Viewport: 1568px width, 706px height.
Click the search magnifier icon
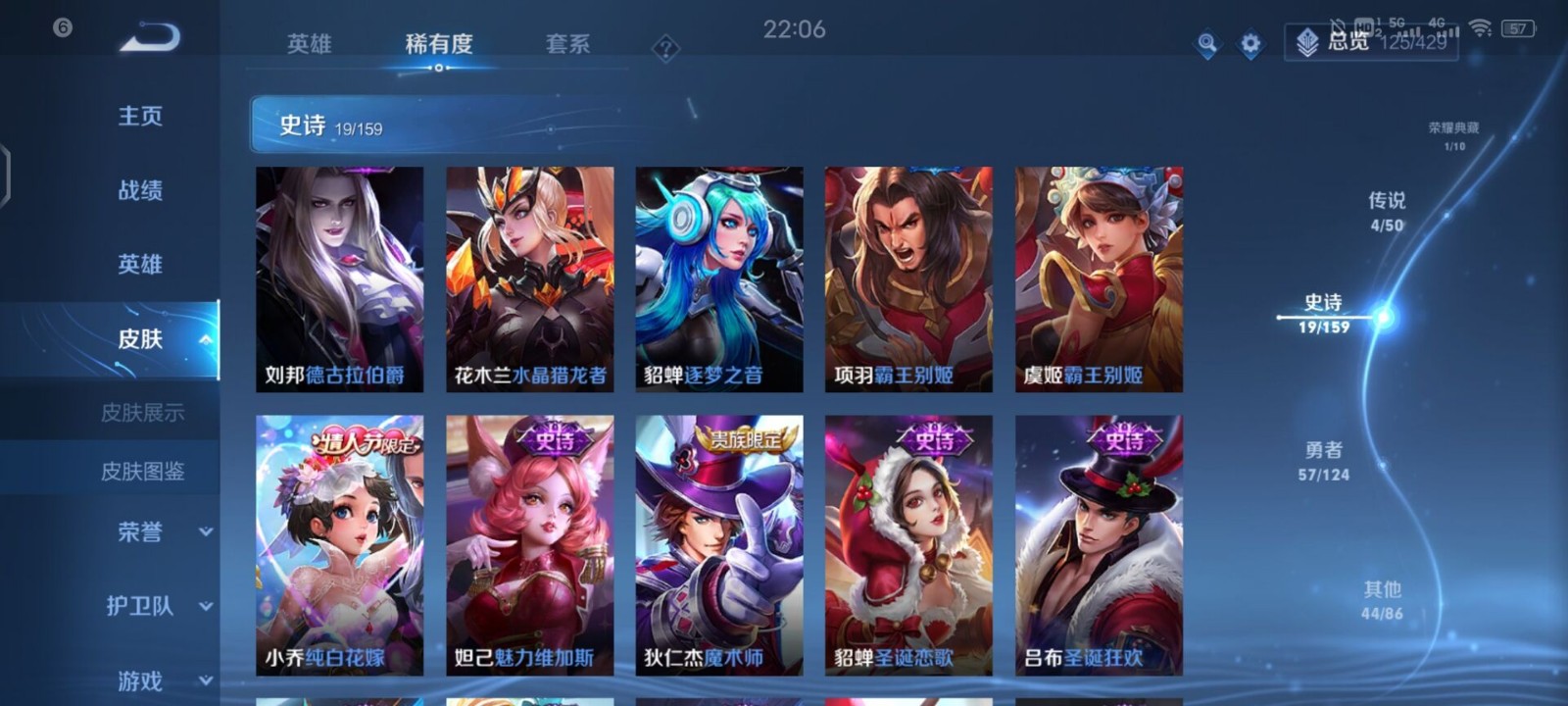coord(1207,45)
